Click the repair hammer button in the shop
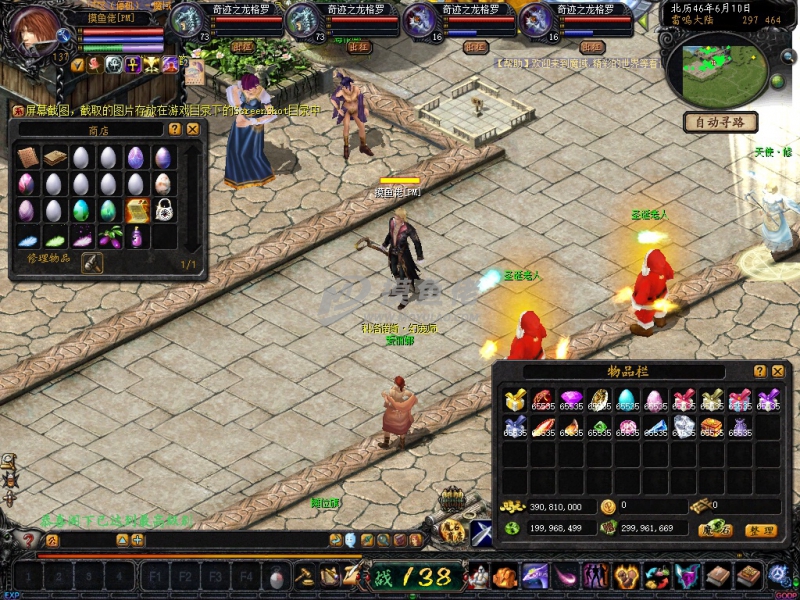The width and height of the screenshot is (800, 600). 92,262
